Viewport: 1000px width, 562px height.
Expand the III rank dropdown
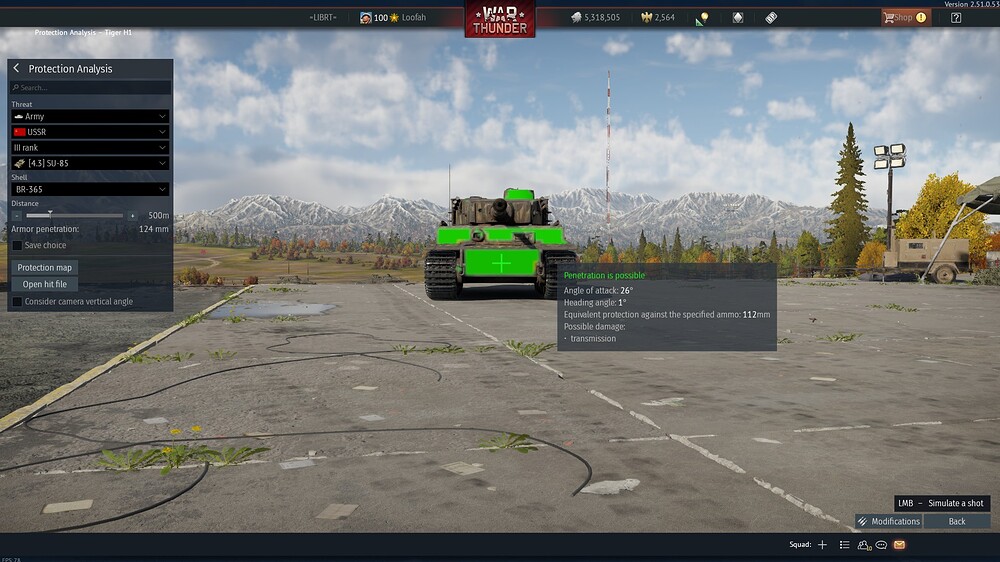coord(90,148)
